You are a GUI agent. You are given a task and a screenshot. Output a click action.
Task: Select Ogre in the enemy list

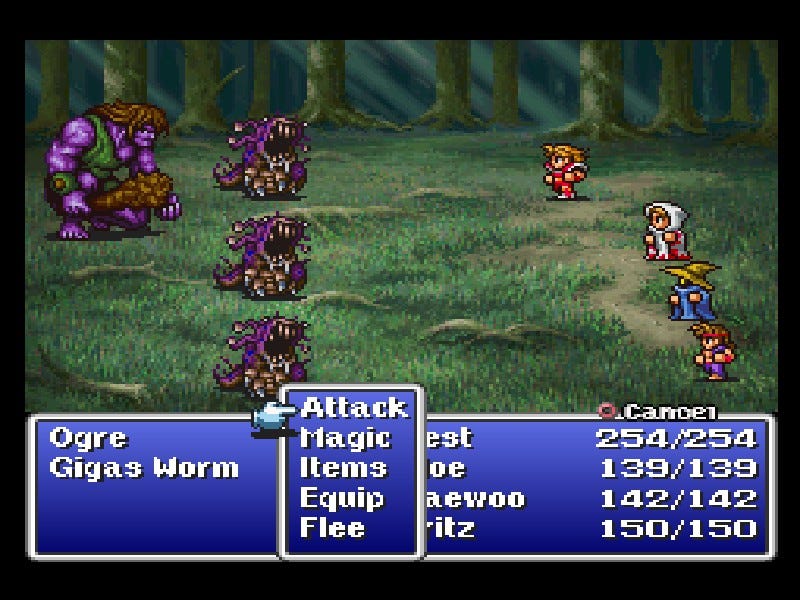click(88, 438)
